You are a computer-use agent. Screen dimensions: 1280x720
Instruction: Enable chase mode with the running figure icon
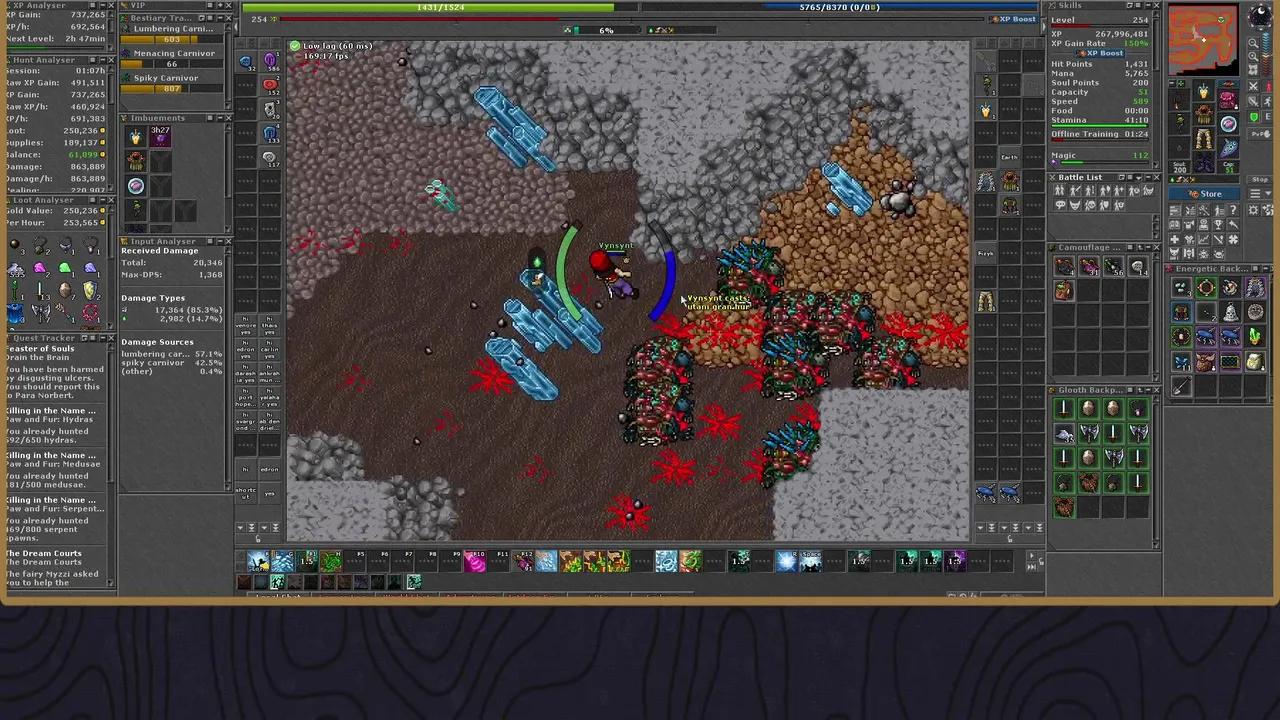coord(1267,102)
